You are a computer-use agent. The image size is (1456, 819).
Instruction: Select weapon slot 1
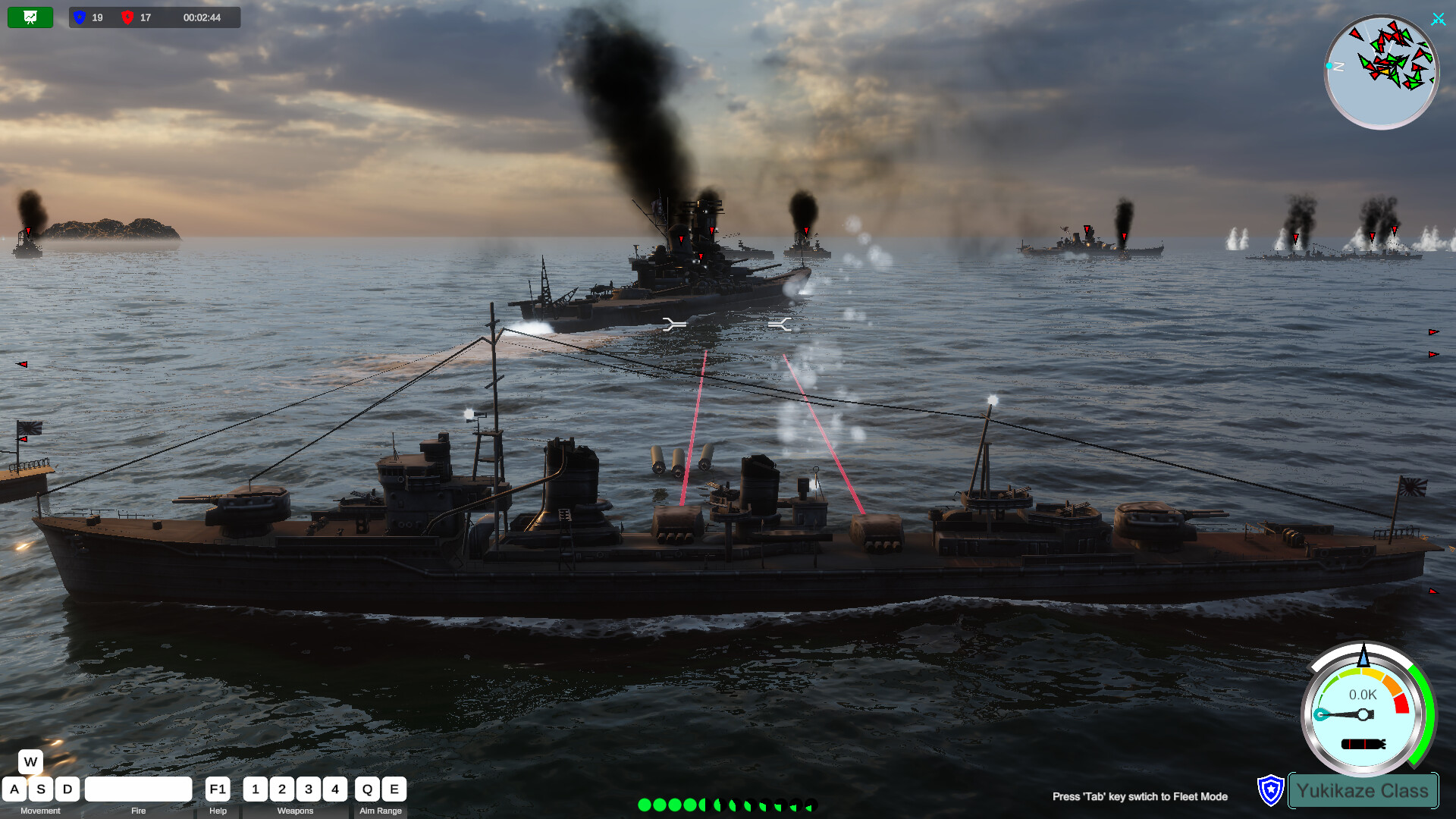255,789
